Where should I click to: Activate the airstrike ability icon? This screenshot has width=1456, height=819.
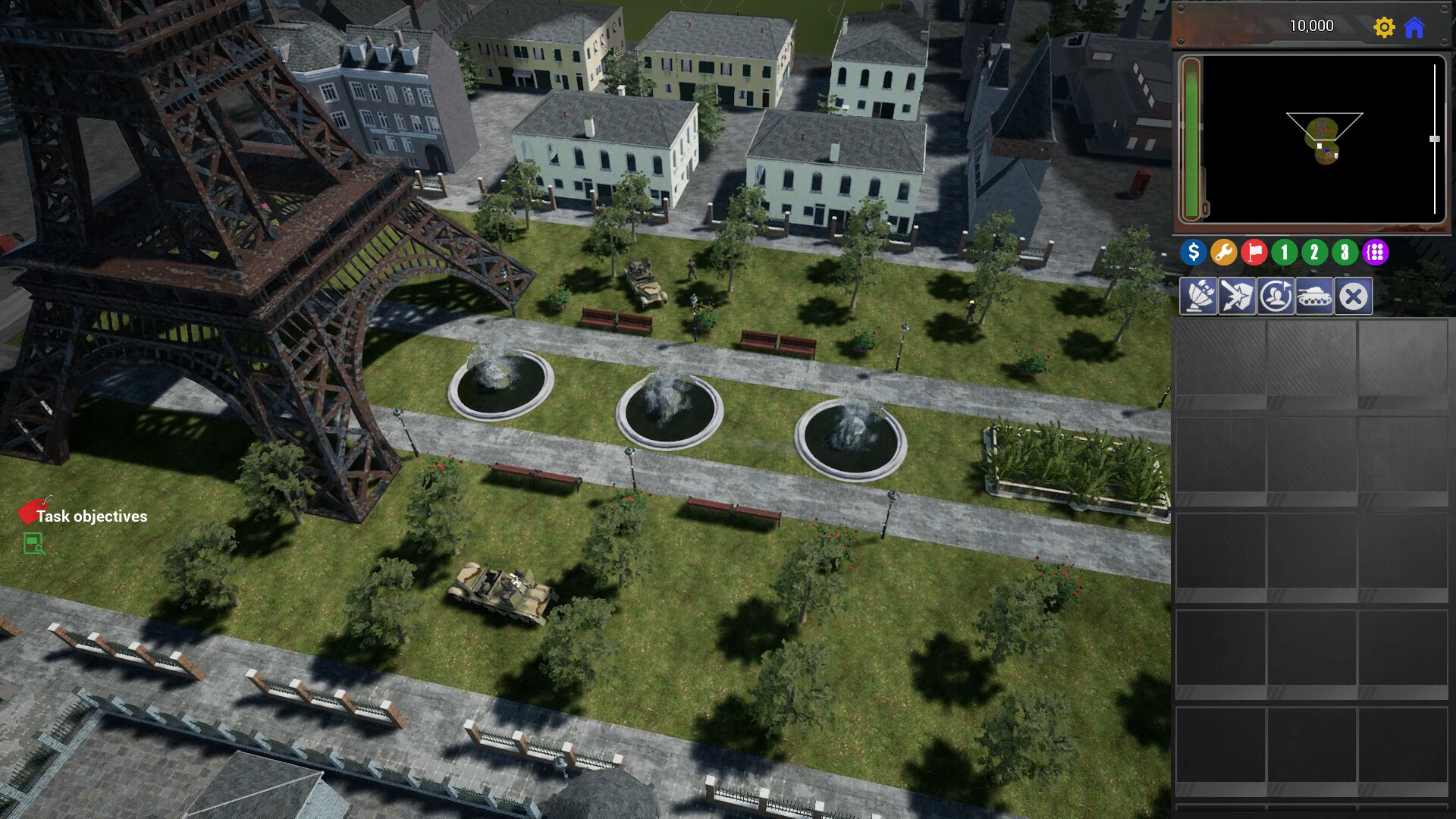(1236, 296)
